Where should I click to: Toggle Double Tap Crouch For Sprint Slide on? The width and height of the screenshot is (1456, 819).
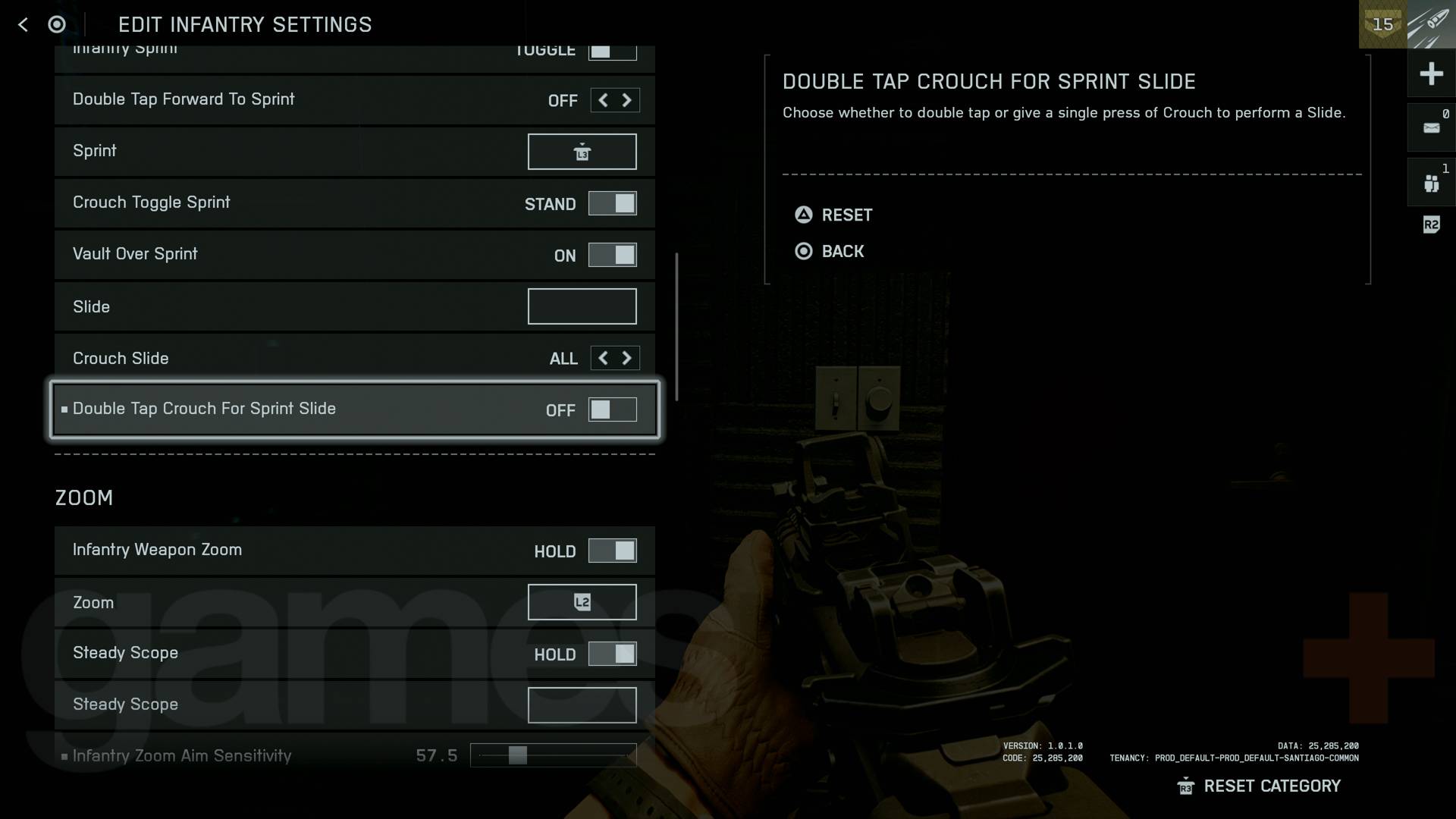613,409
